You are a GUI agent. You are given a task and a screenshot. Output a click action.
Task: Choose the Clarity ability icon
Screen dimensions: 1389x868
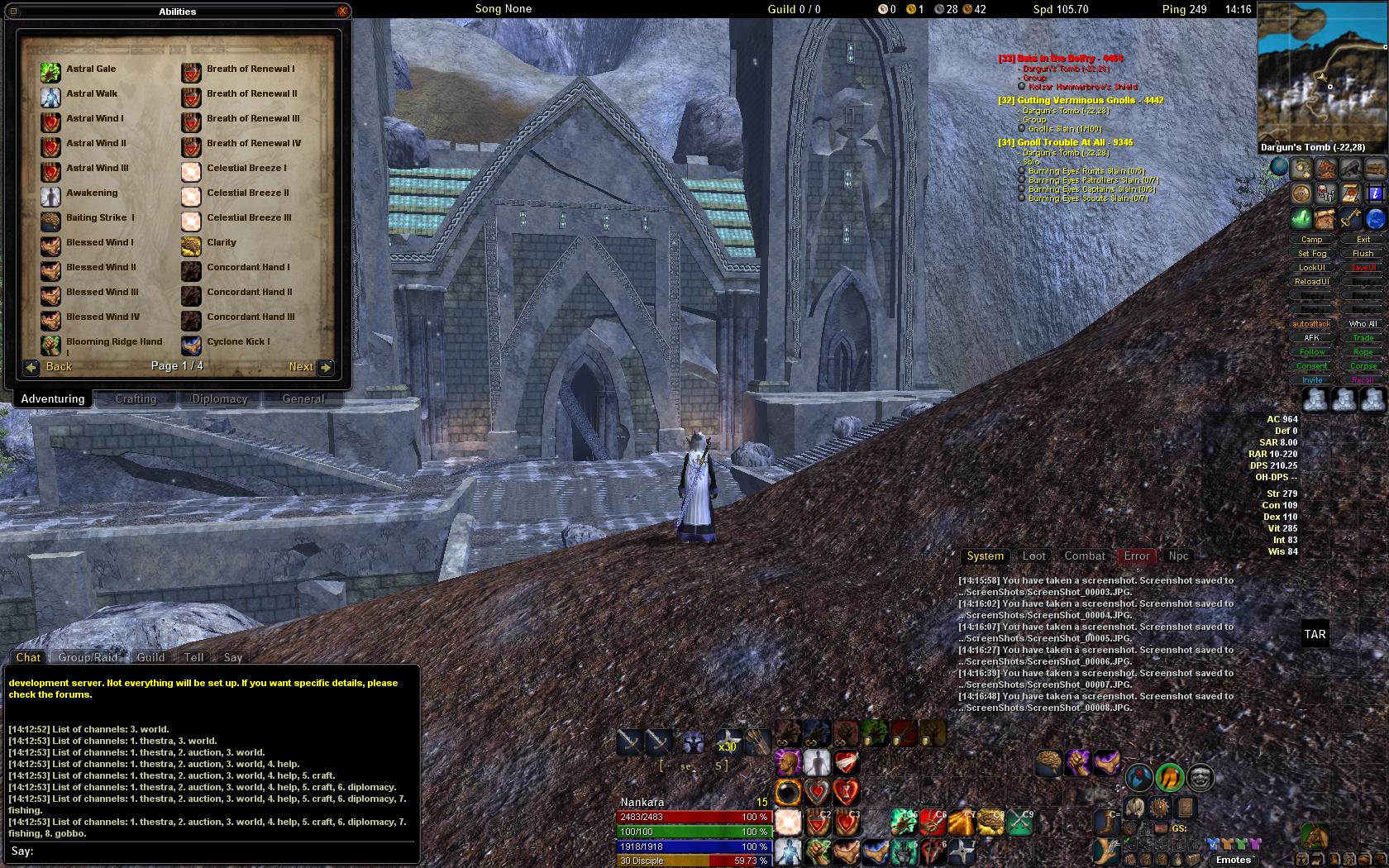(192, 246)
